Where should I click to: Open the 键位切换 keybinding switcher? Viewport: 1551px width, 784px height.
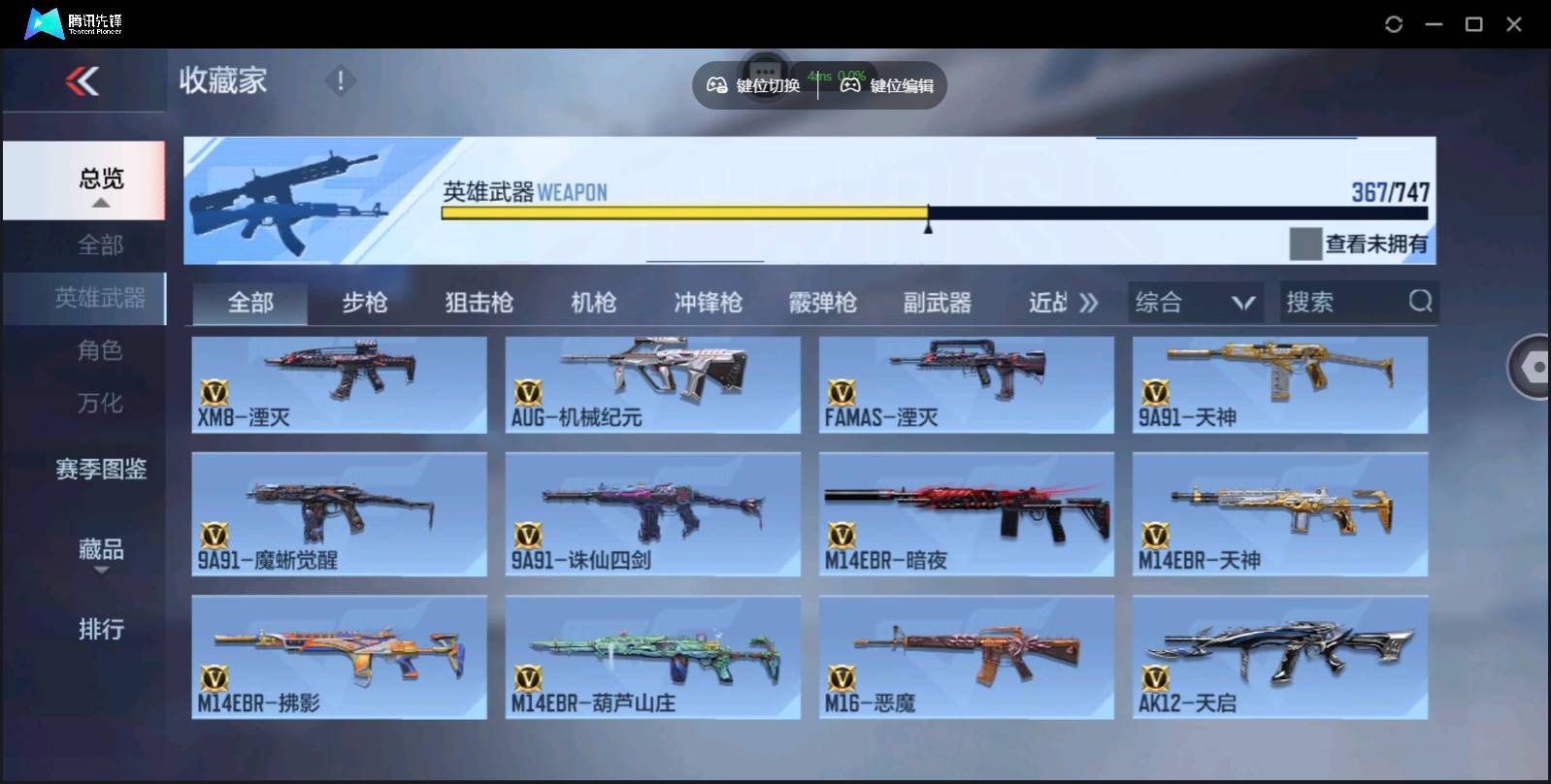pos(757,85)
